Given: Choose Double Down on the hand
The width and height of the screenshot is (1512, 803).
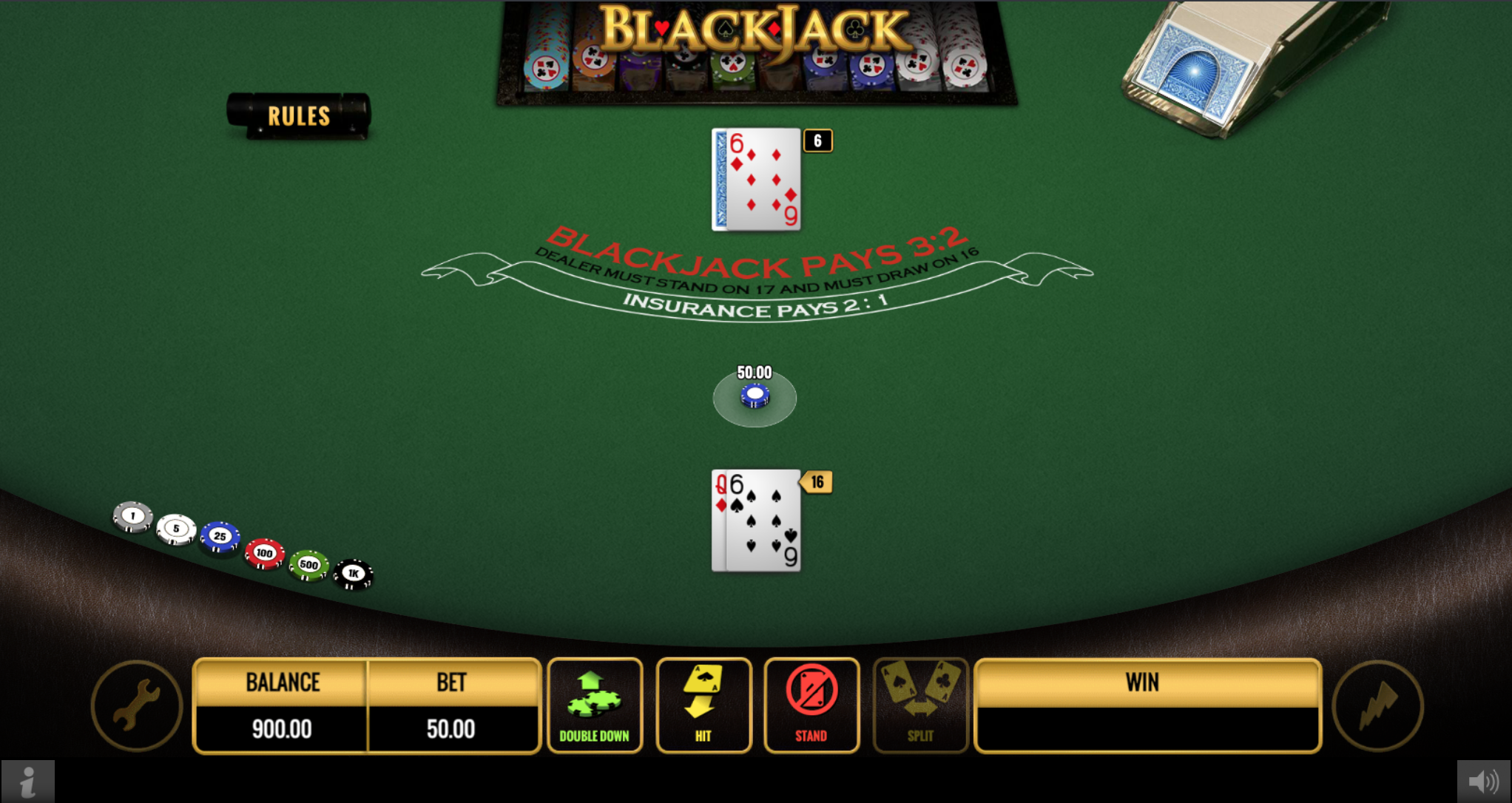Looking at the screenshot, I should 595,705.
